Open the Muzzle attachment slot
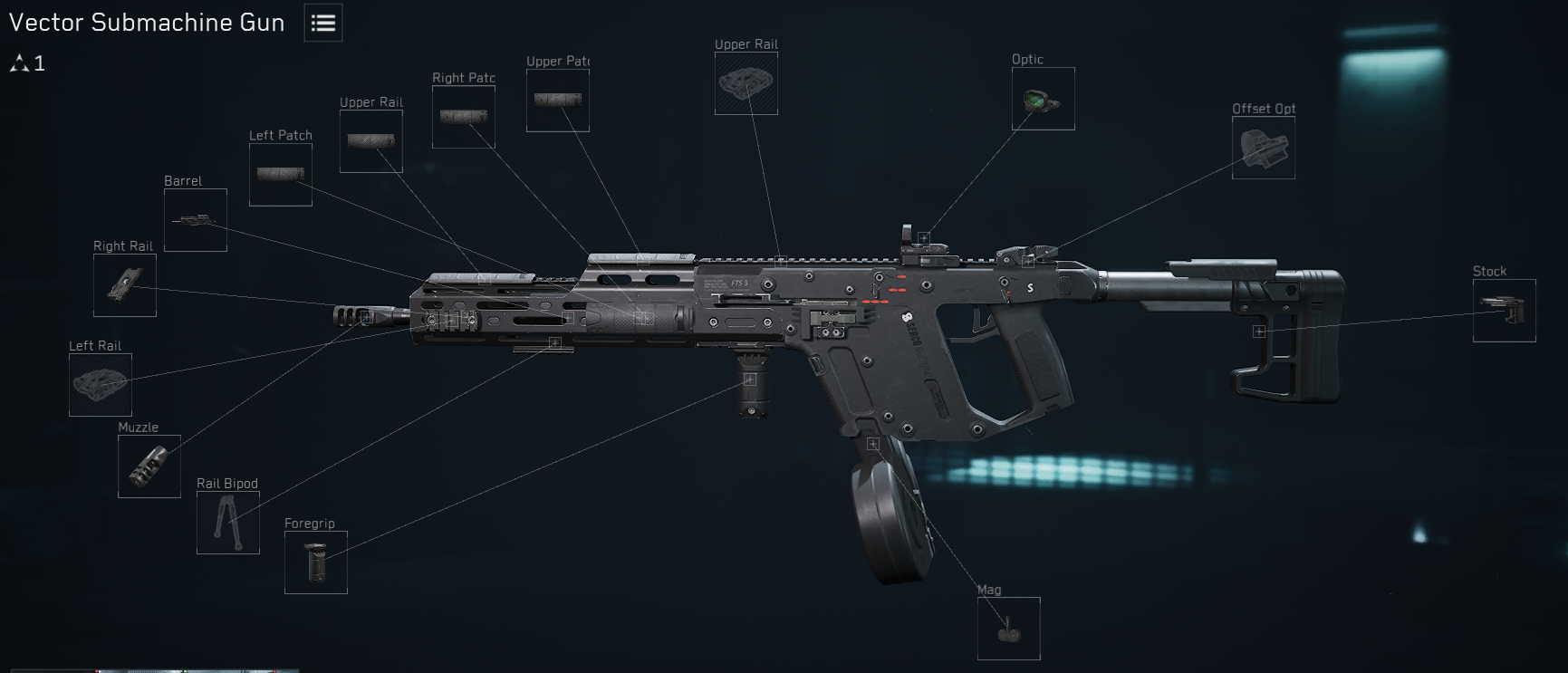This screenshot has width=1568, height=673. pos(149,466)
